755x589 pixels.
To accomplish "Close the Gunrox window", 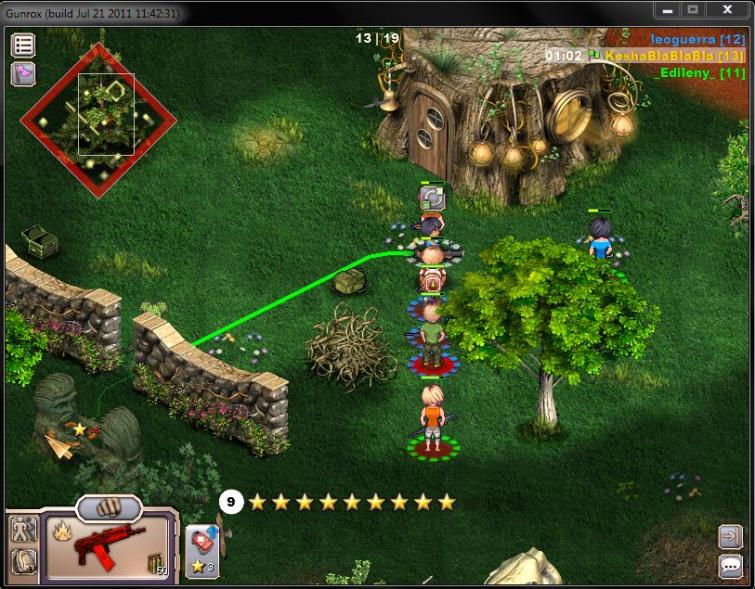I will click(727, 9).
